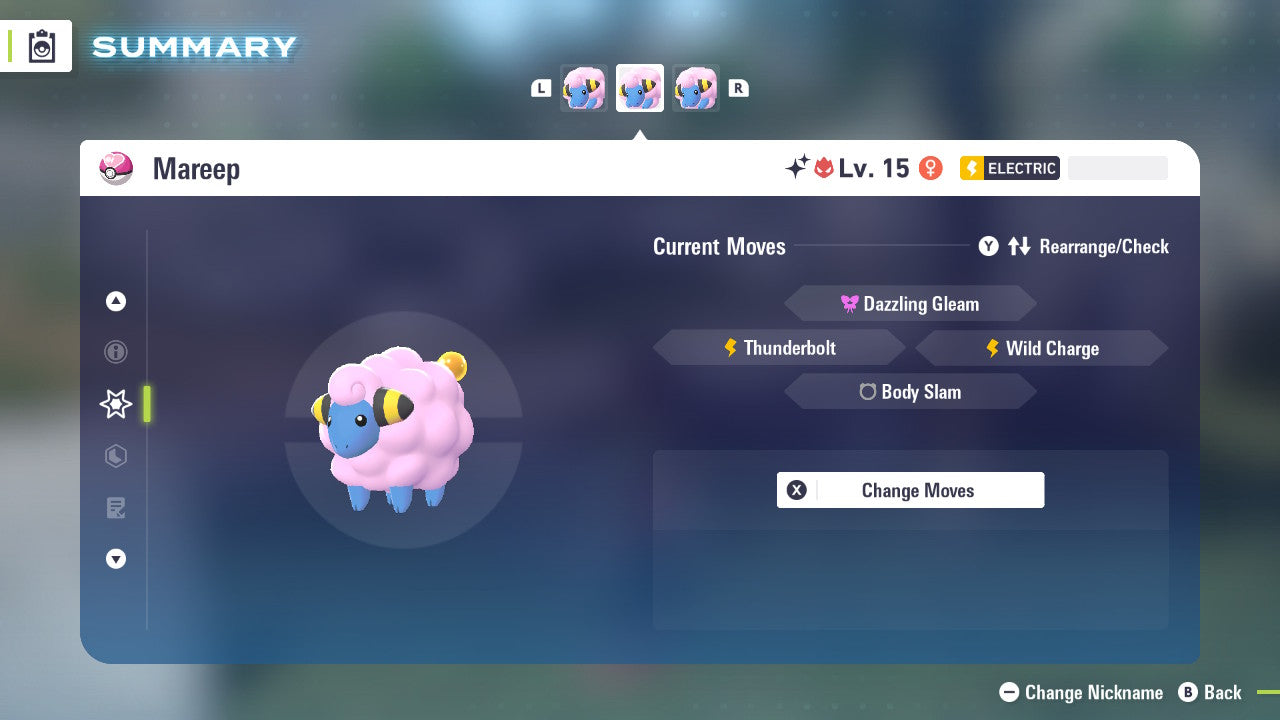This screenshot has width=1280, height=720.
Task: Click the Electric type badge
Action: 1009,168
